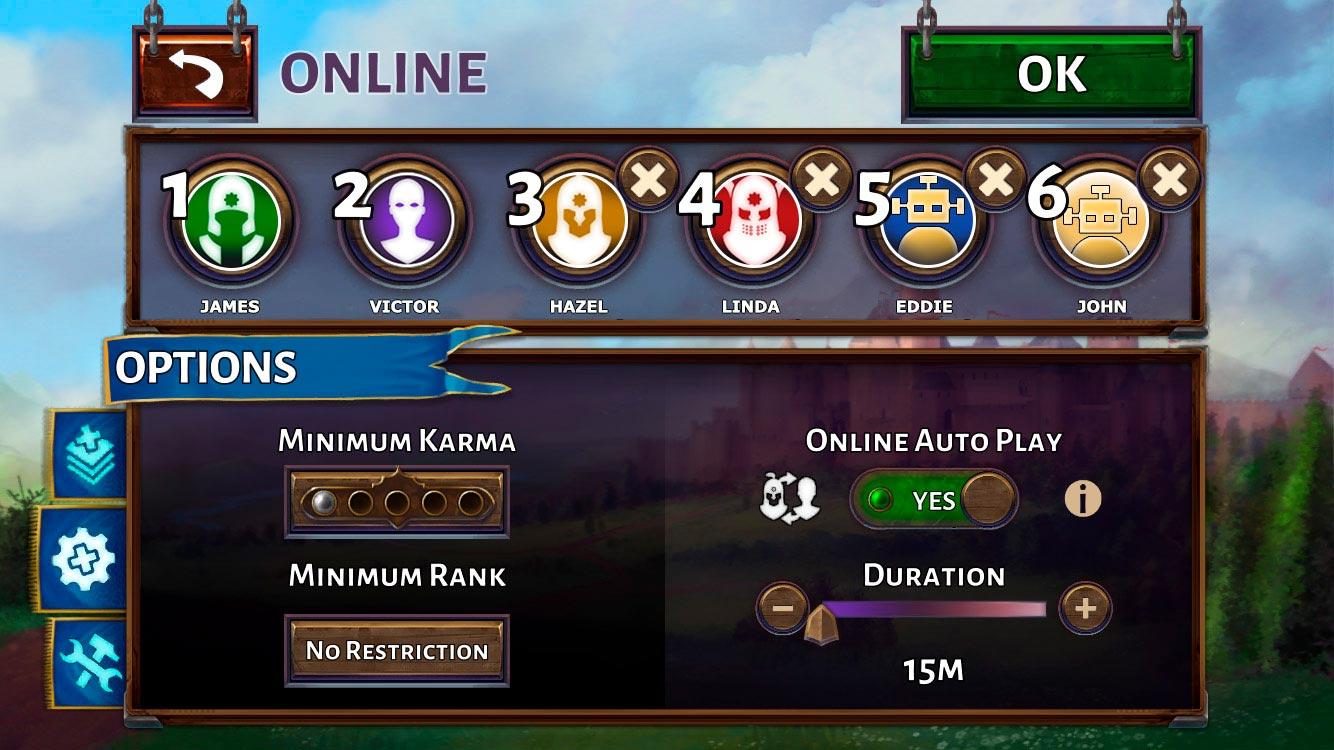Switch to the gear options tab
1334x750 pixels.
(x=84, y=559)
